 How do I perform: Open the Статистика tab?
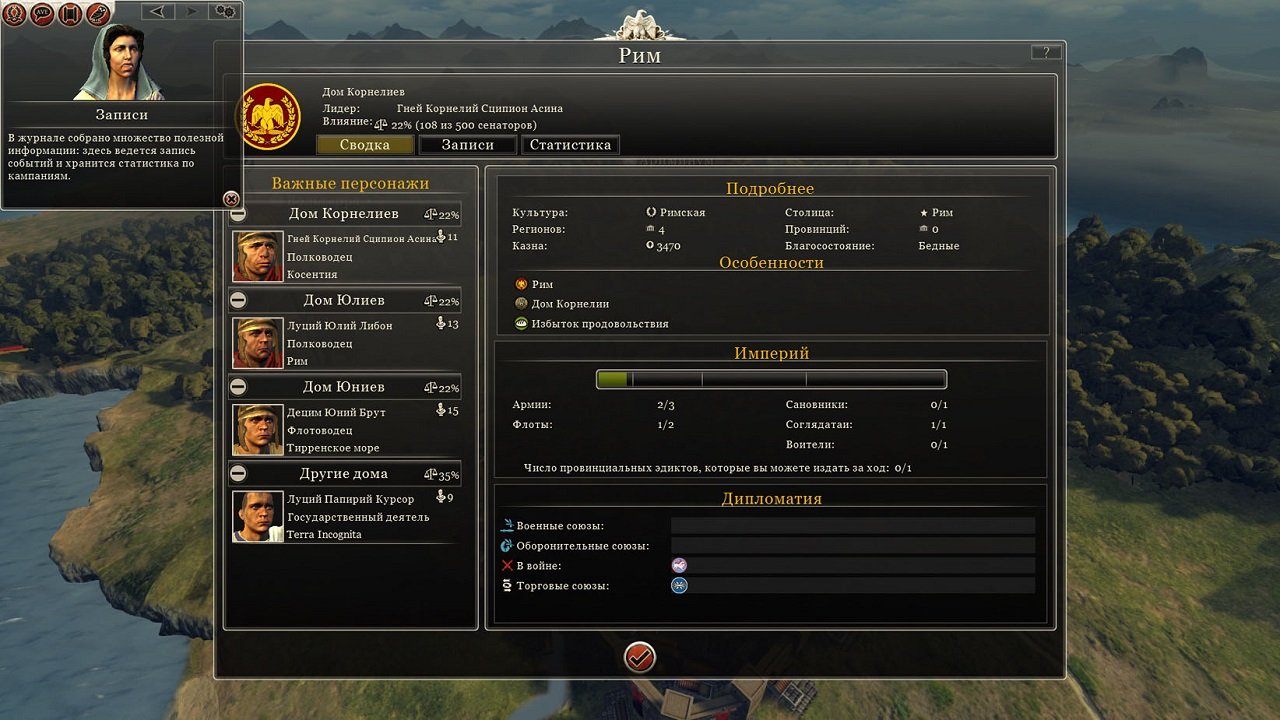[x=570, y=144]
